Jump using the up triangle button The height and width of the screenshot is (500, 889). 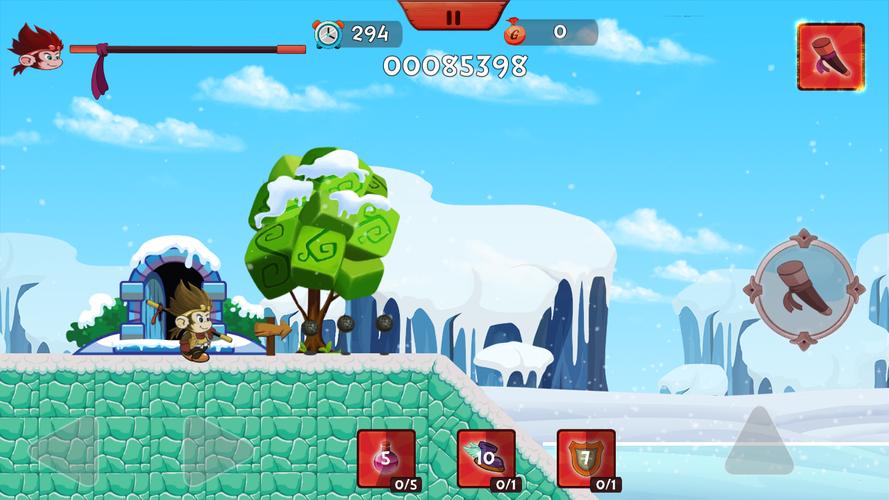[758, 441]
